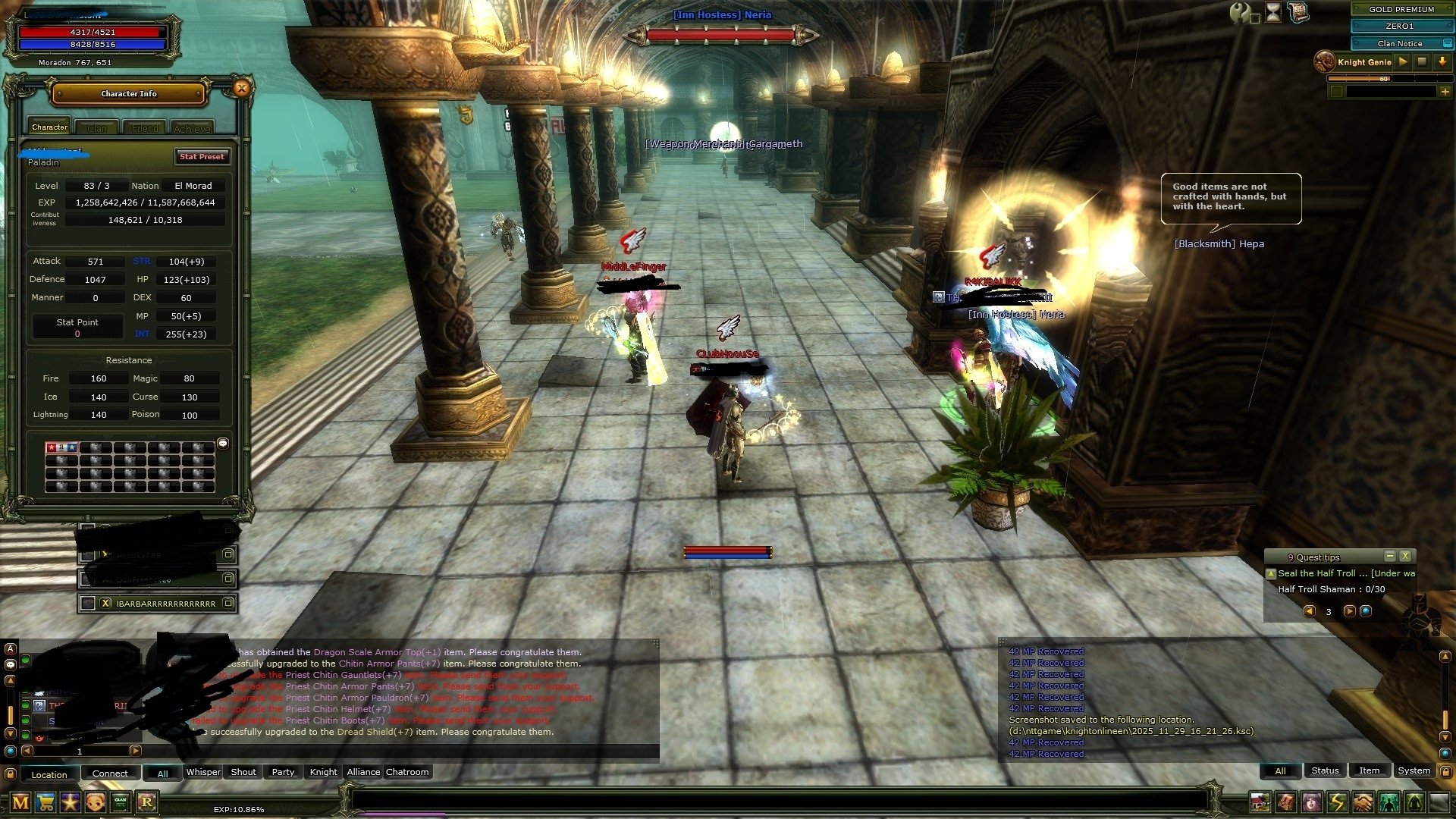This screenshot has height=819, width=1456.
Task: Minimize the Quest tips window
Action: coord(1389,556)
